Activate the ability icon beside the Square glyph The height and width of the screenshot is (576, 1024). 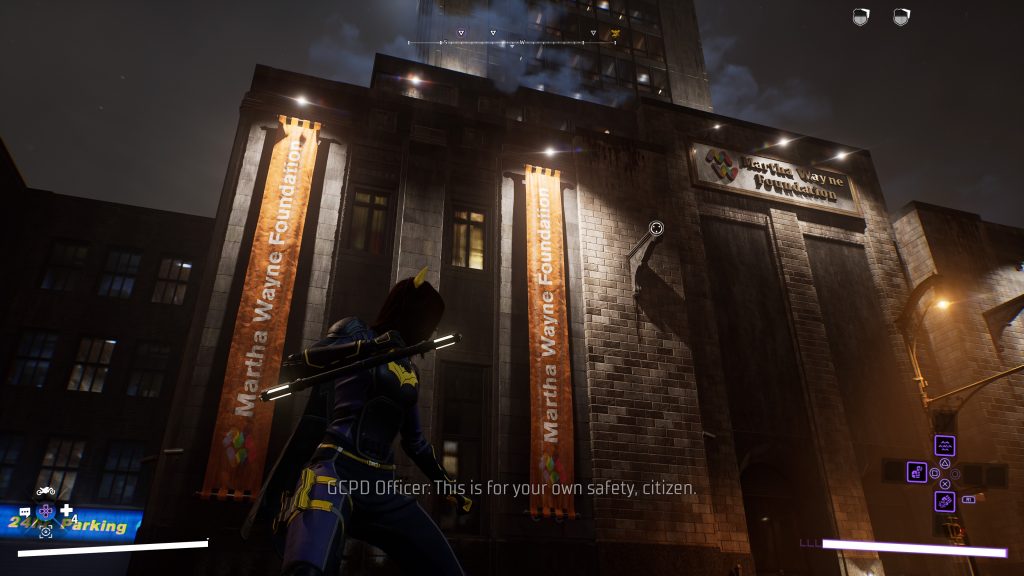(x=917, y=471)
